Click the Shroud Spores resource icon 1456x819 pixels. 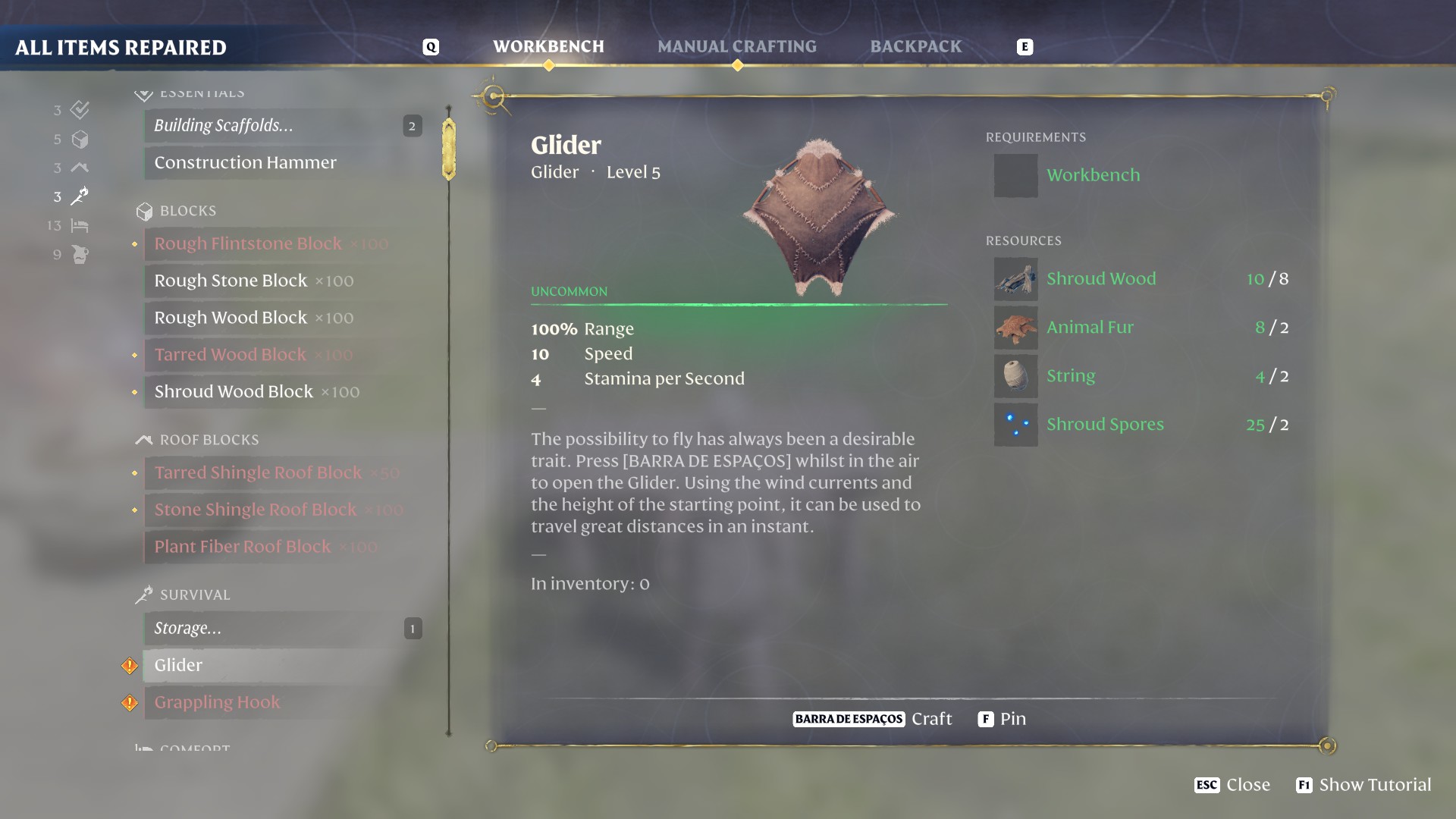(x=1016, y=425)
